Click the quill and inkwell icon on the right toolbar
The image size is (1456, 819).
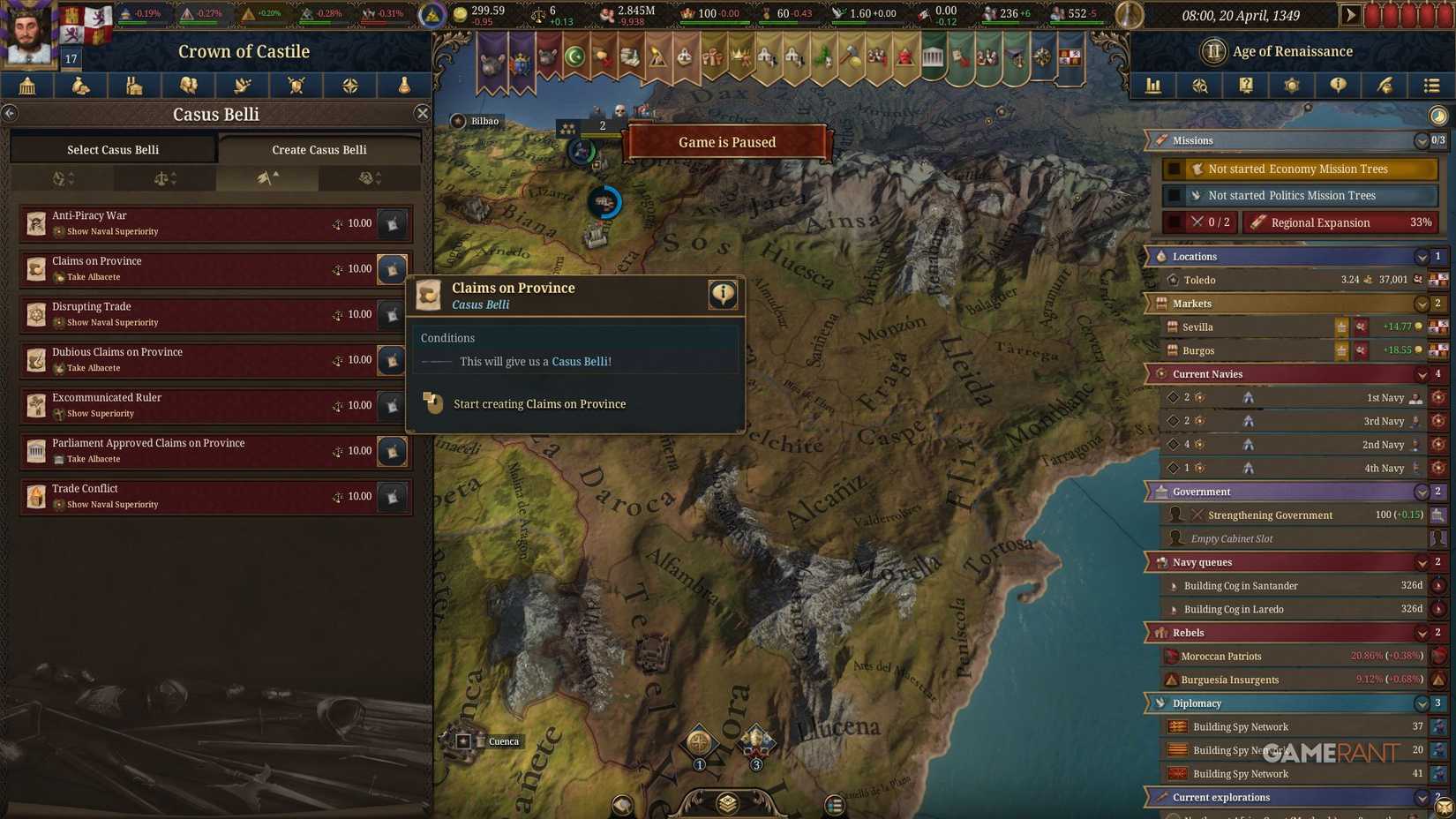1385,86
